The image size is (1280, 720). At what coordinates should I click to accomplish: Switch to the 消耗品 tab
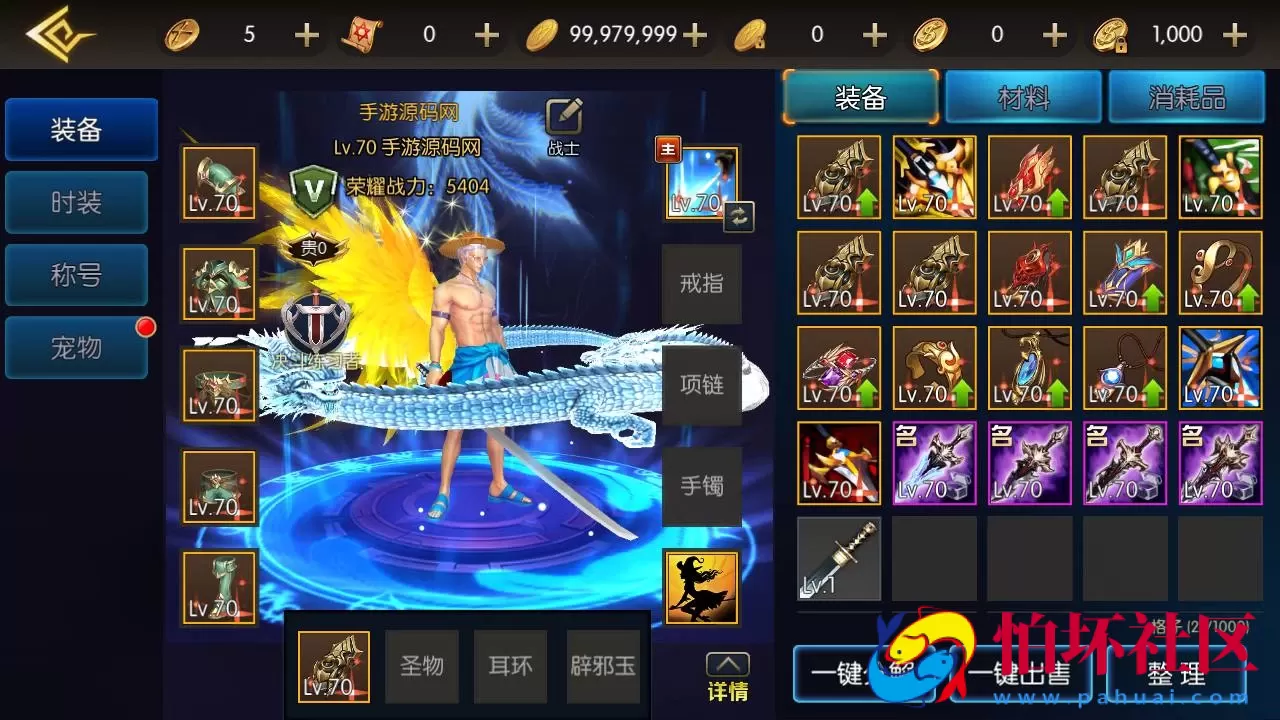pyautogui.click(x=1187, y=97)
